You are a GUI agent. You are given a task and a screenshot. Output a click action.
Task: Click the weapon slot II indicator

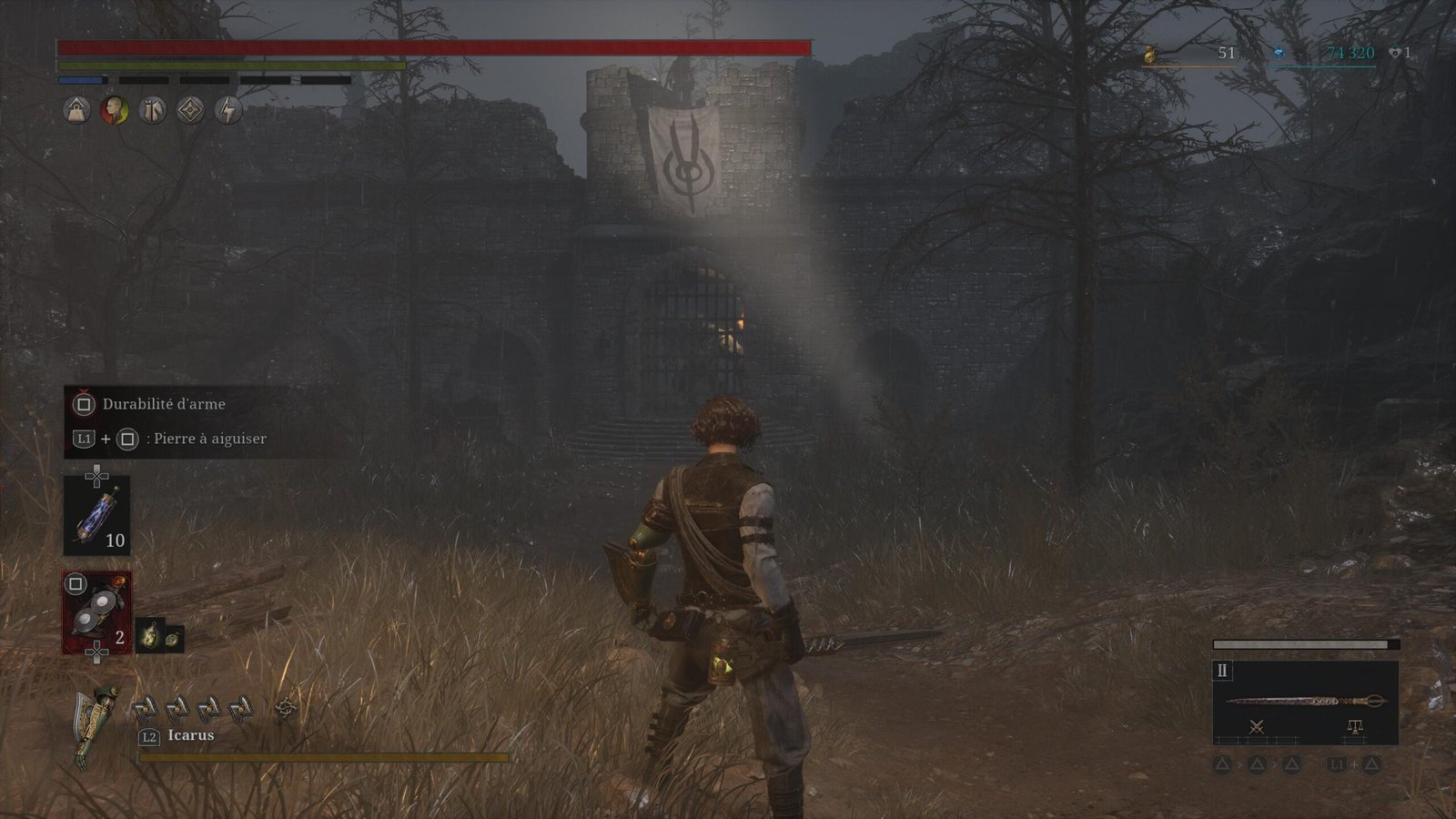[1222, 671]
